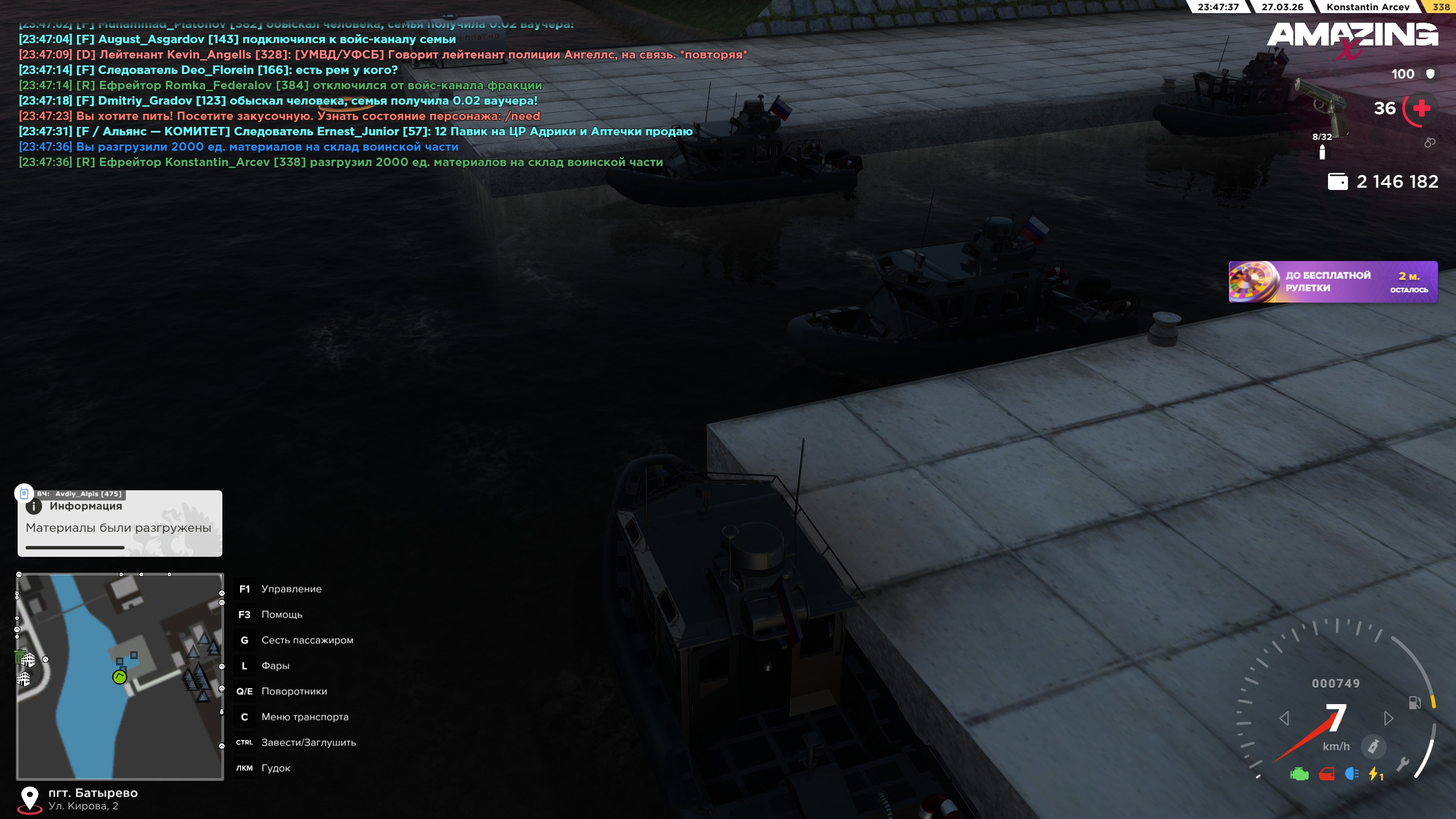This screenshot has width=1456, height=819.
Task: Click the red health cross icon
Action: pyautogui.click(x=1421, y=108)
